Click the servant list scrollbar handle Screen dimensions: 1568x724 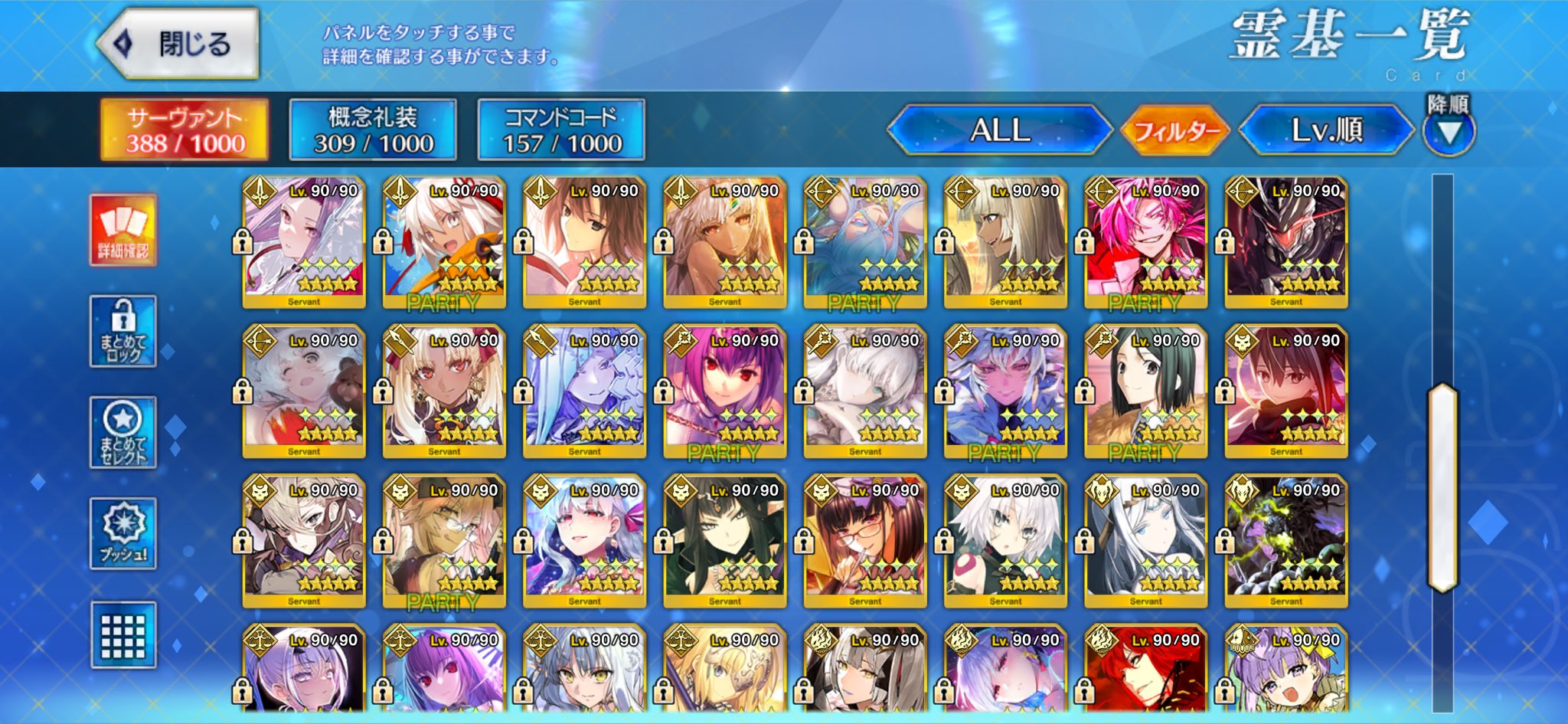pos(1442,487)
